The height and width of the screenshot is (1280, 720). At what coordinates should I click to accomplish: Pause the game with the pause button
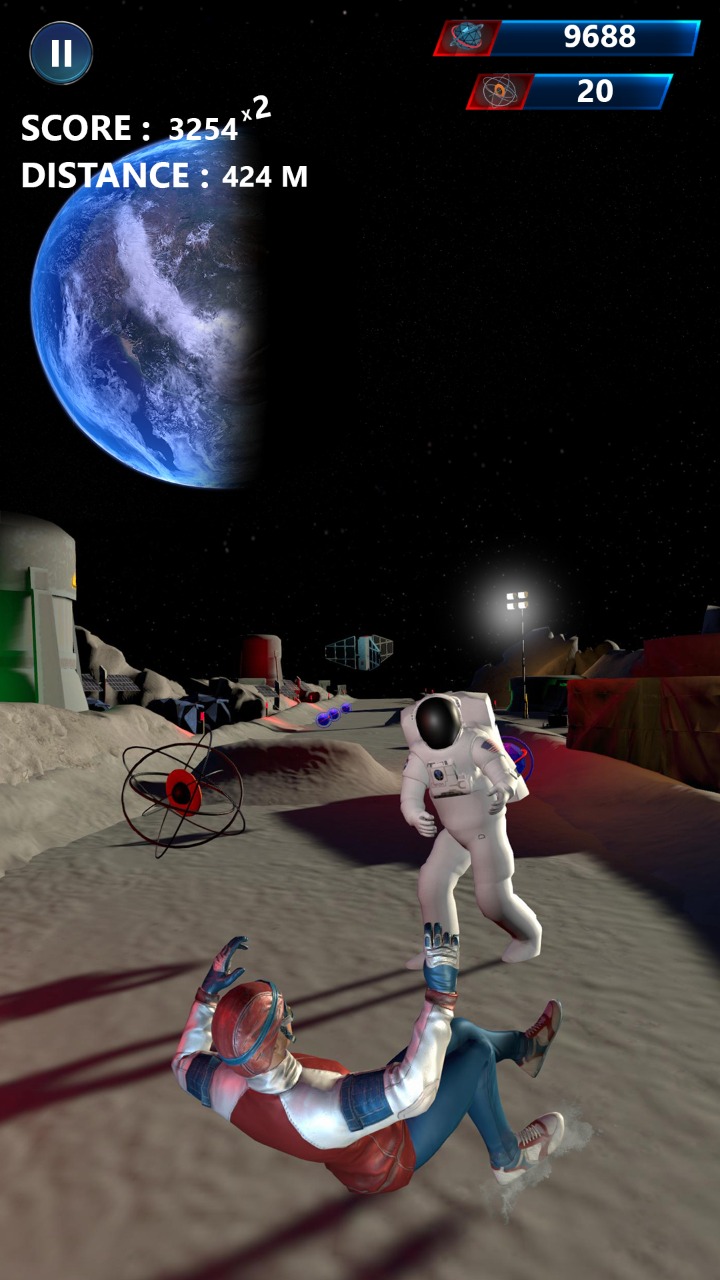click(61, 53)
